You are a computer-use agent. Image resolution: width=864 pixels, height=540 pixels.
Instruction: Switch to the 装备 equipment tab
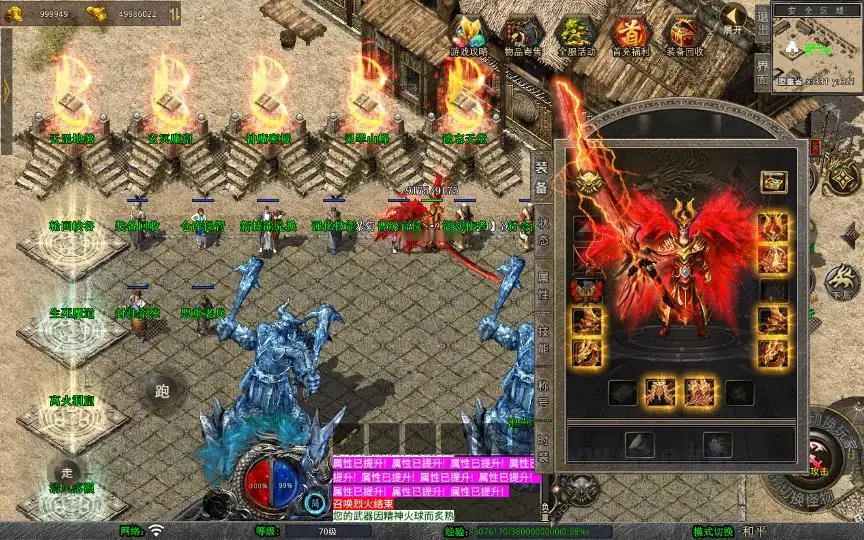(x=541, y=178)
